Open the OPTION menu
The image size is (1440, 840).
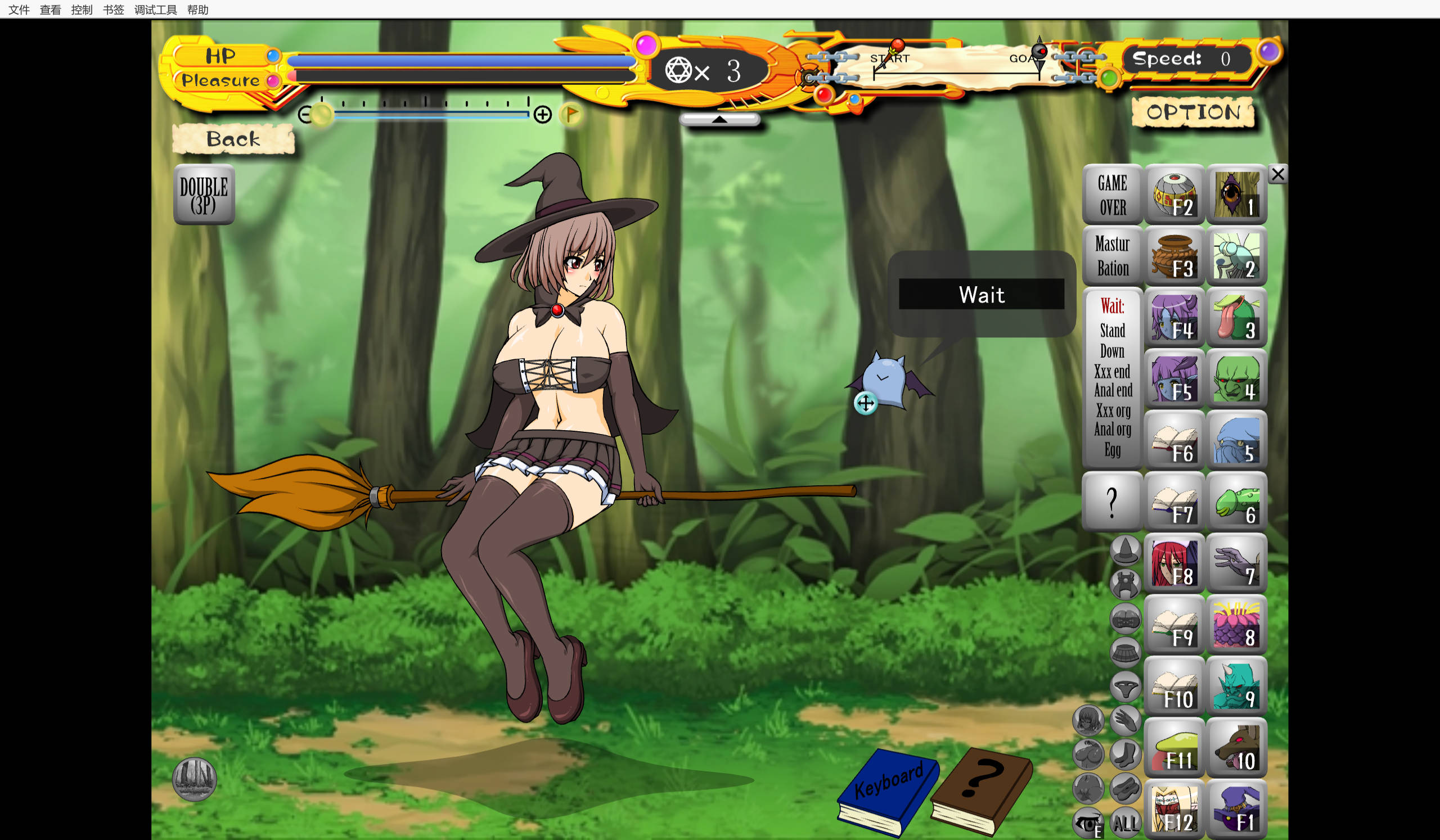pyautogui.click(x=1193, y=112)
